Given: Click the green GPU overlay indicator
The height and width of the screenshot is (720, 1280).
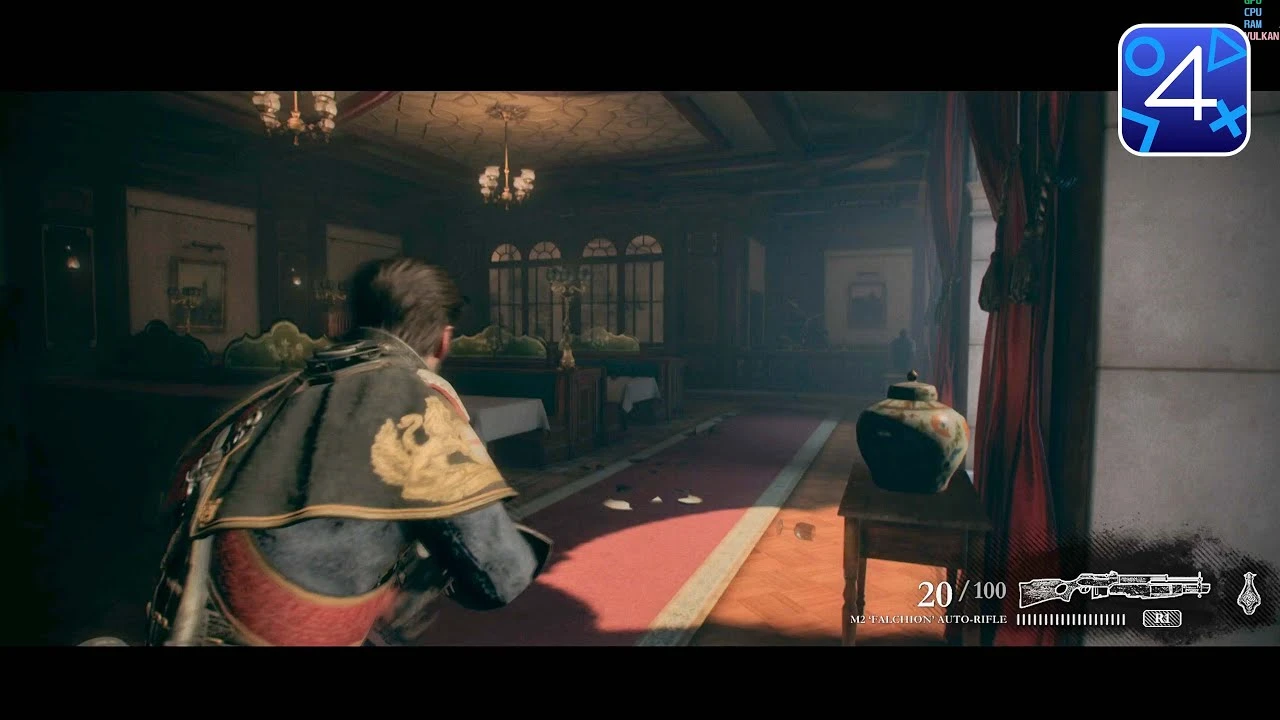Looking at the screenshot, I should [1253, 3].
